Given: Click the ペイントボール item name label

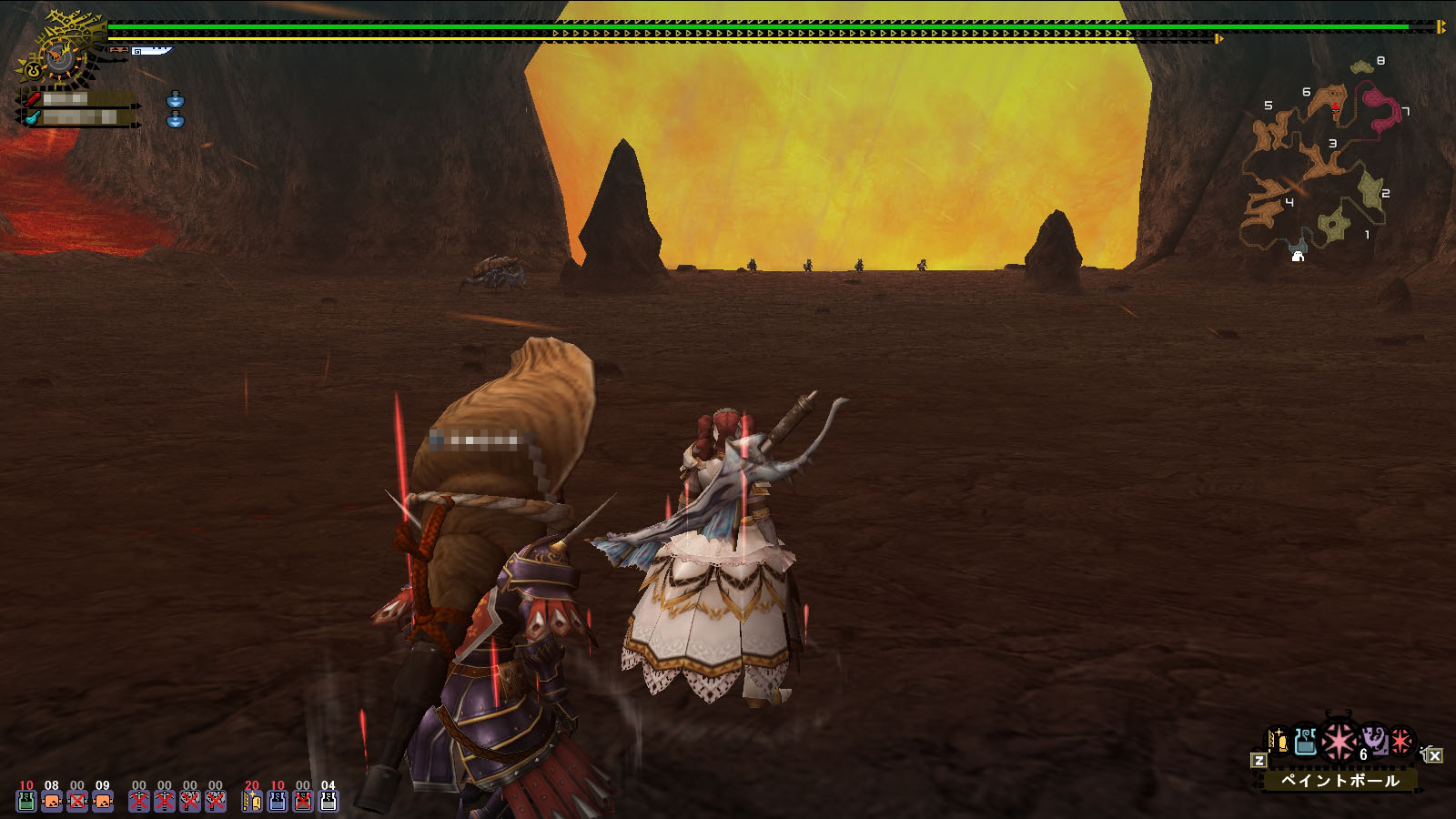Looking at the screenshot, I should coord(1340,780).
